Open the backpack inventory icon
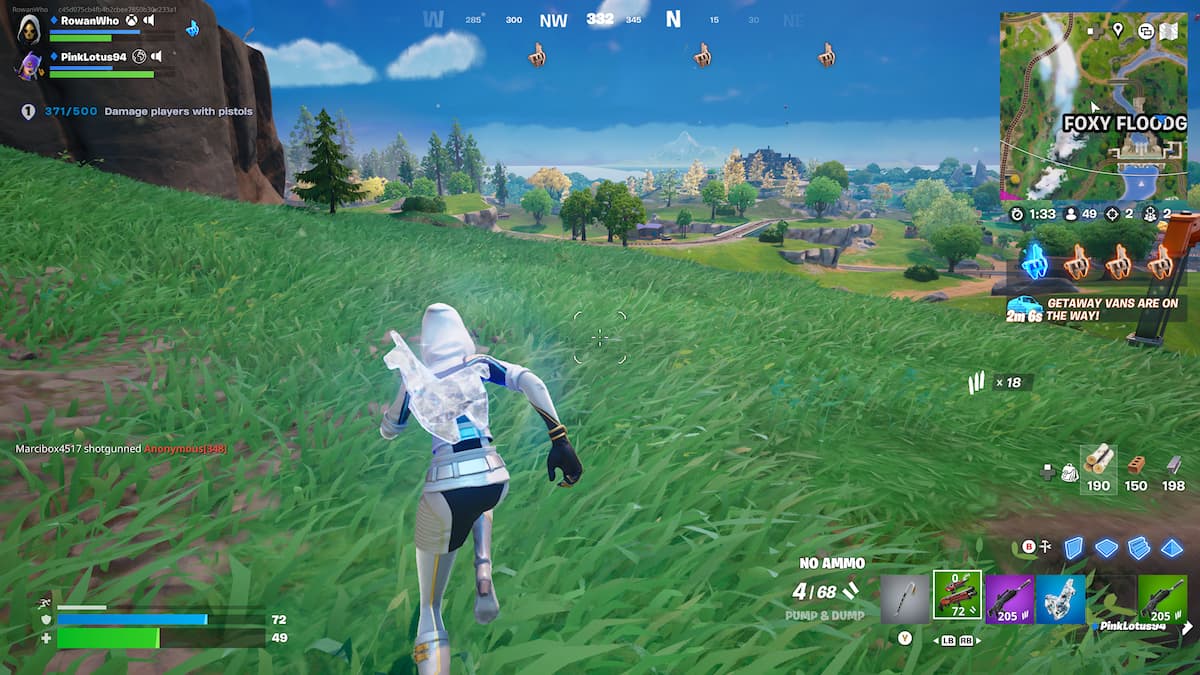The width and height of the screenshot is (1200, 675). (1068, 471)
